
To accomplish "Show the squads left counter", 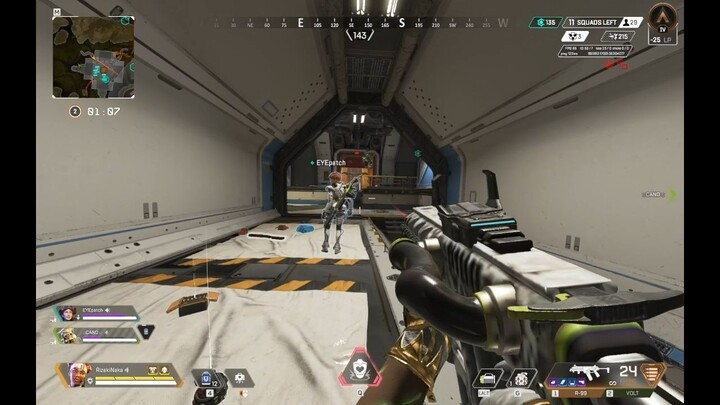I will tap(591, 22).
